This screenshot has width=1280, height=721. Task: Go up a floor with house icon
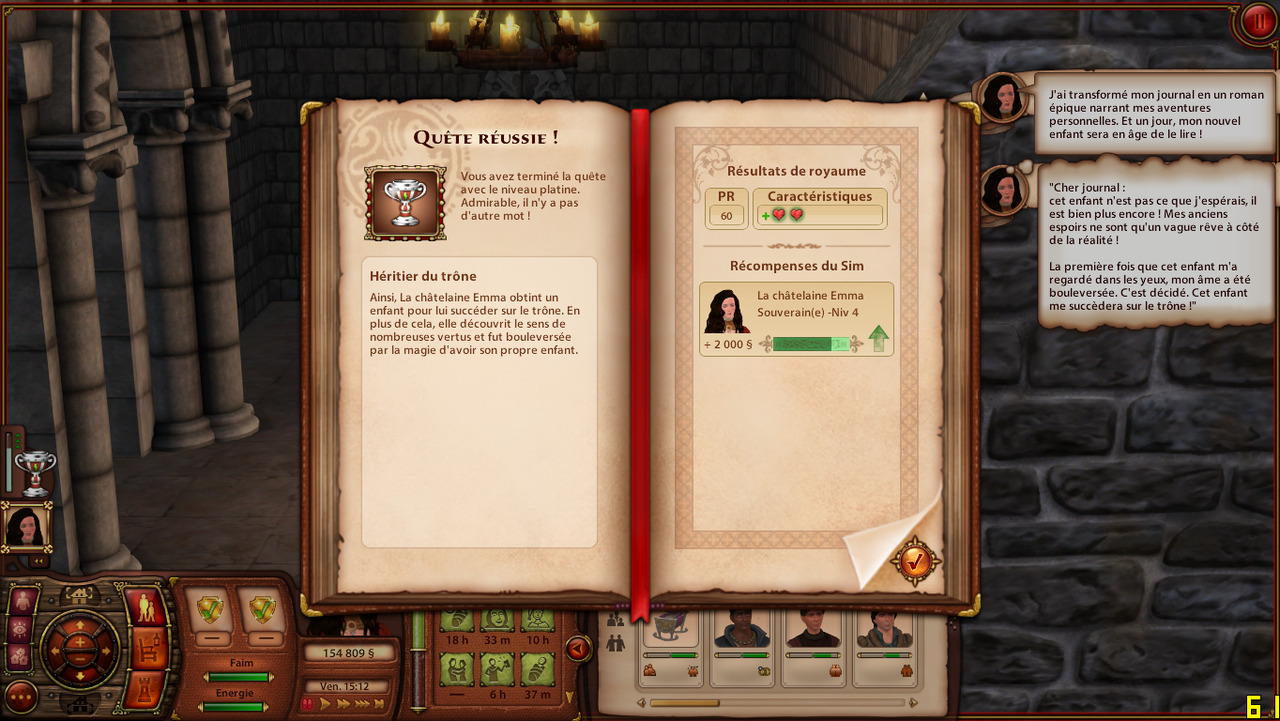coord(79,594)
